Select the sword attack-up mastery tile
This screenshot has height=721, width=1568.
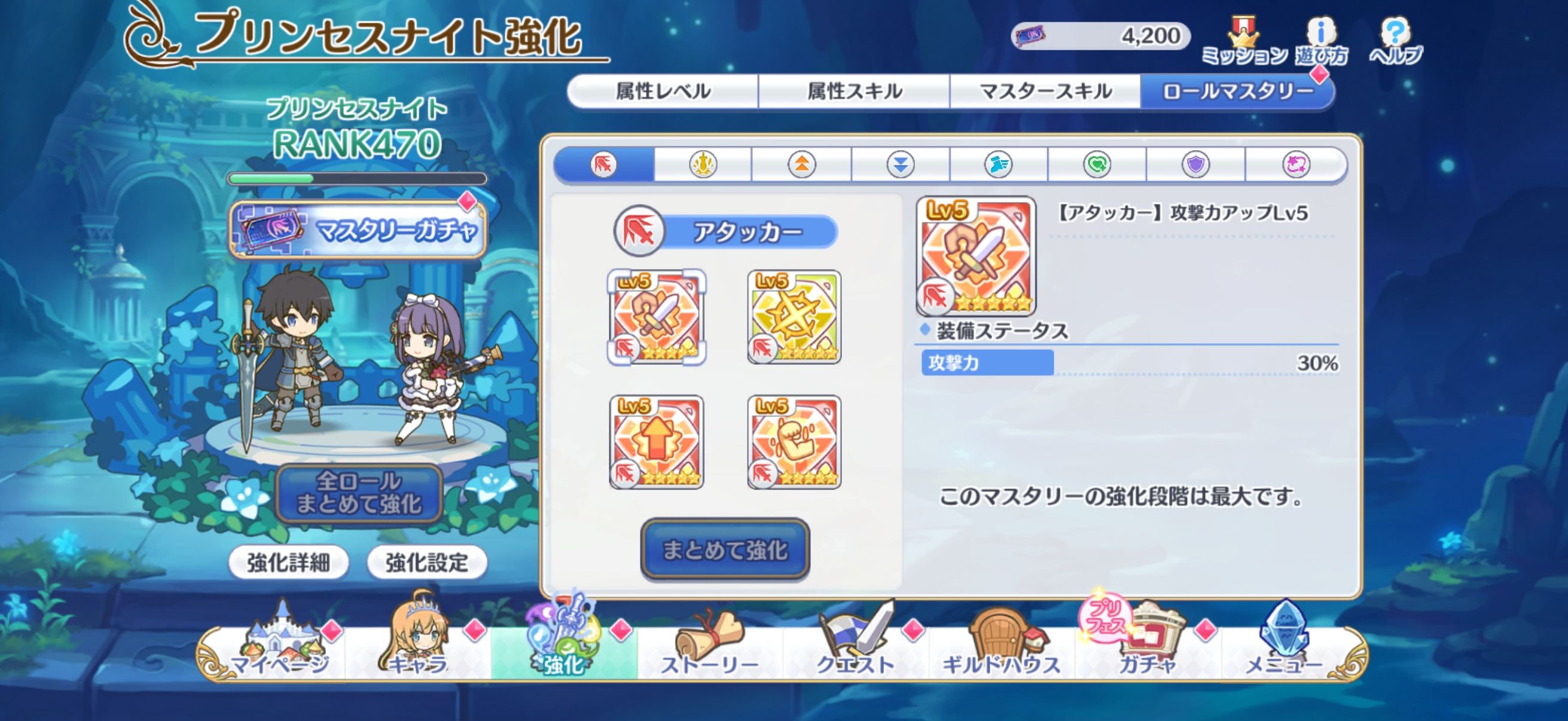coord(657,317)
